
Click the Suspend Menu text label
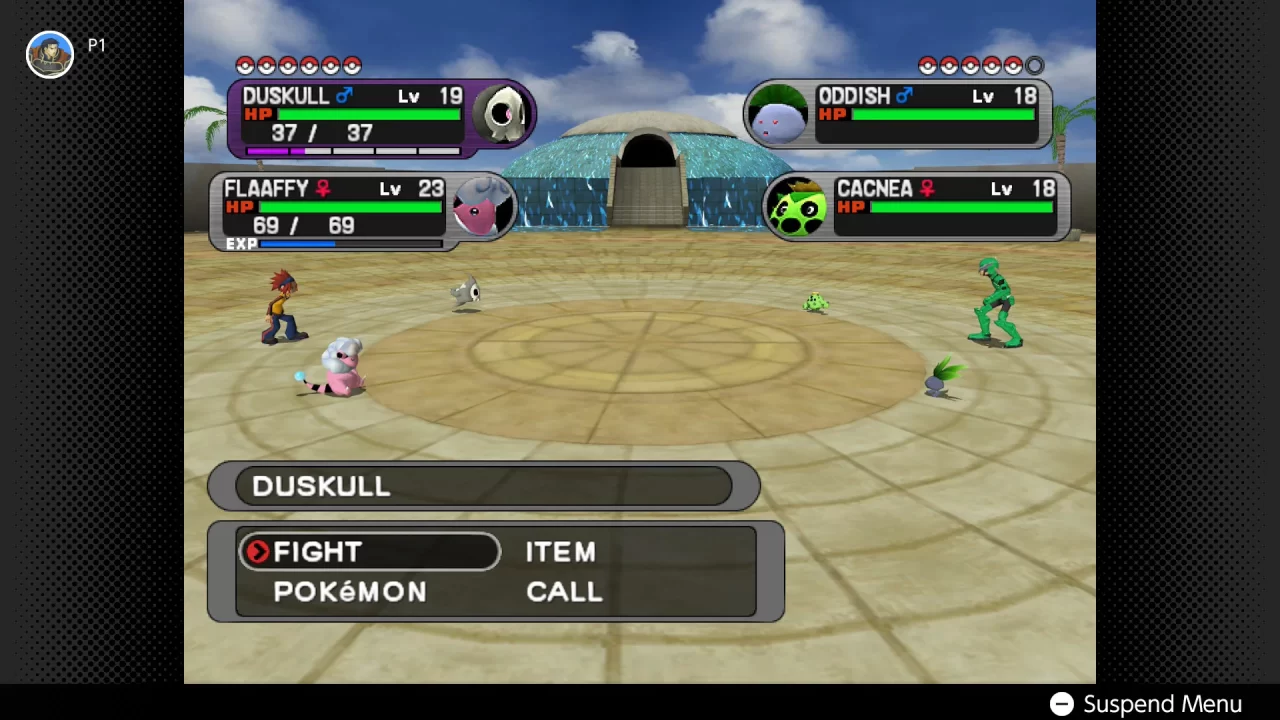[1163, 704]
